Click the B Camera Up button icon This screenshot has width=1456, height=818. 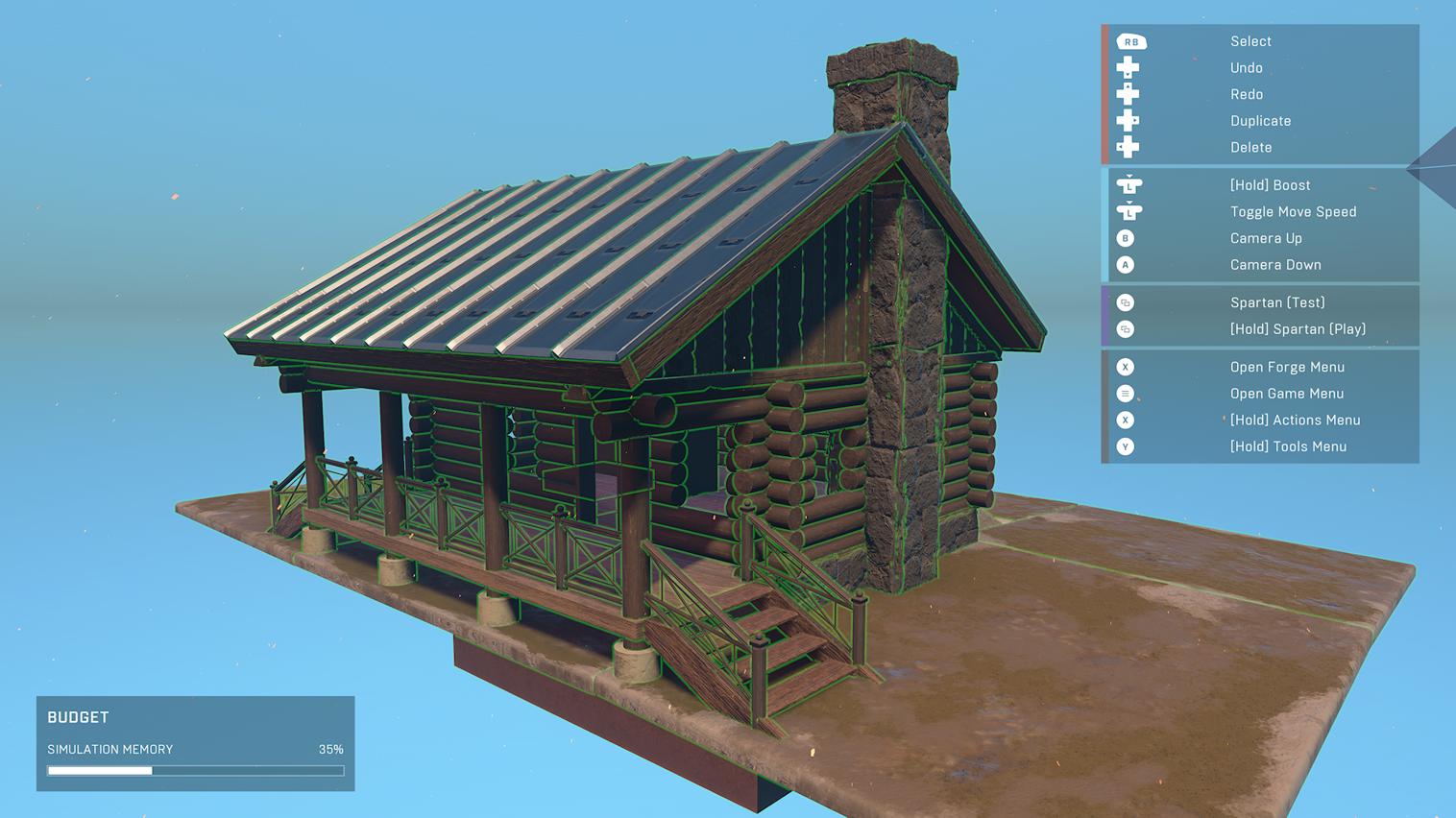click(1125, 238)
